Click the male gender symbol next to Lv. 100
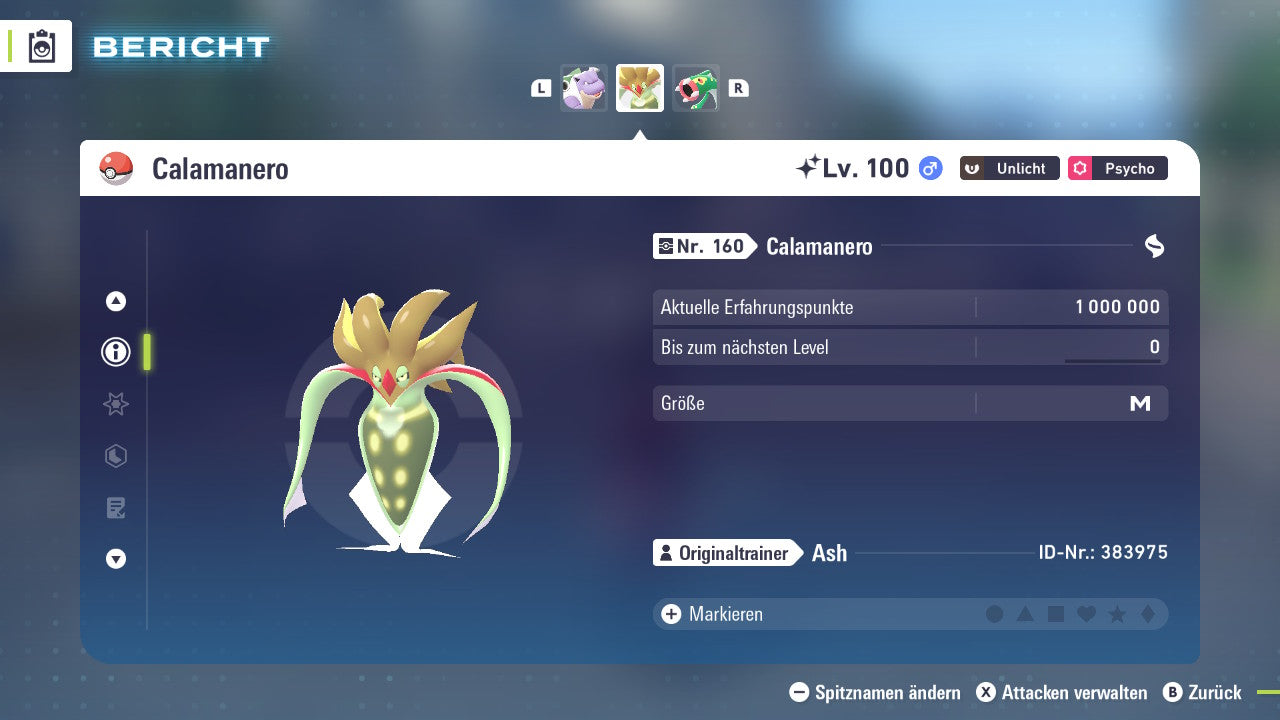The image size is (1280, 720). tap(928, 168)
